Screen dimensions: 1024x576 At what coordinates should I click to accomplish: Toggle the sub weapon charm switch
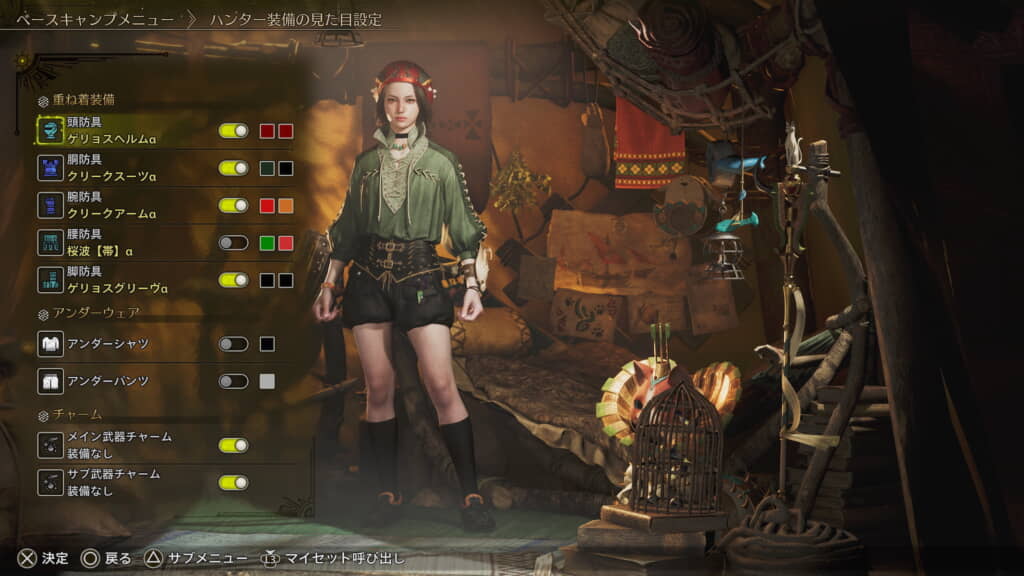pos(233,482)
